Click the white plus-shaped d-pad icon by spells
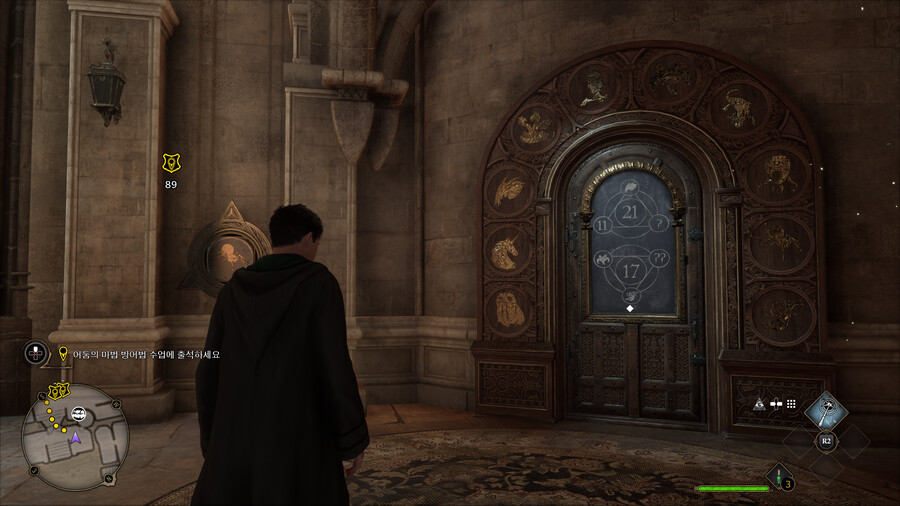This screenshot has height=506, width=900. (776, 405)
